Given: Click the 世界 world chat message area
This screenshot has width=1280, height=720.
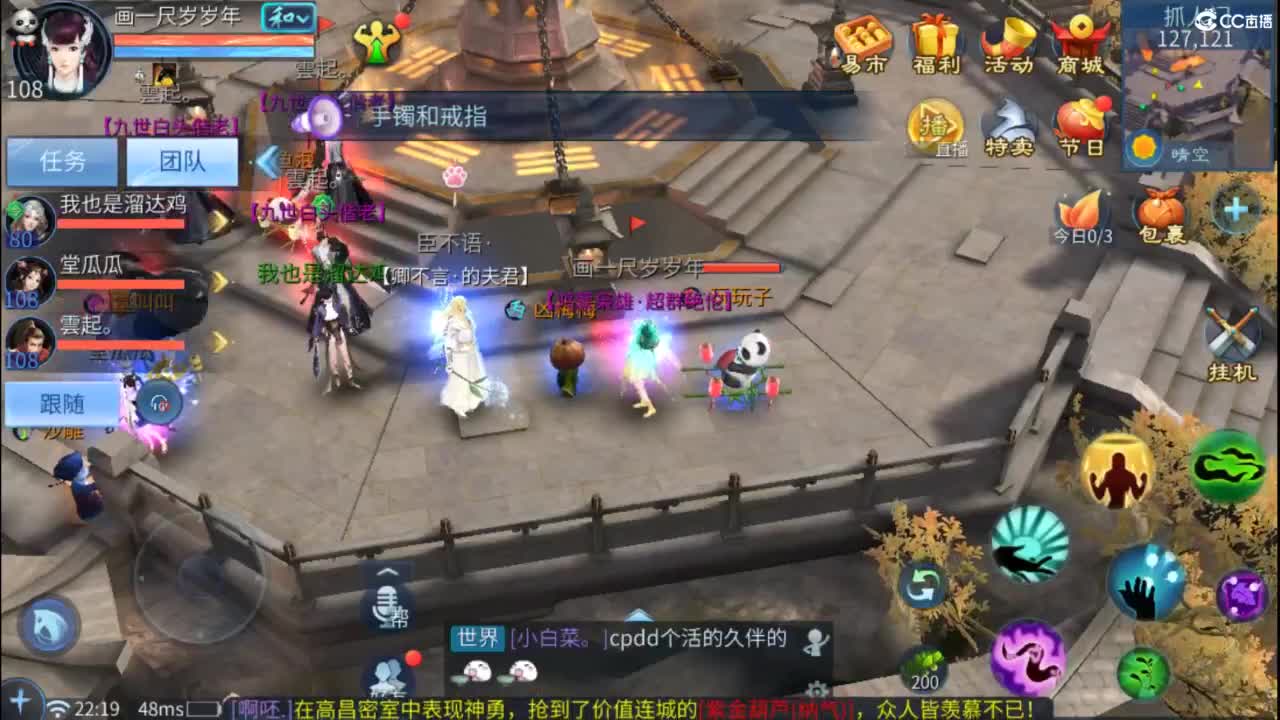Looking at the screenshot, I should (x=620, y=639).
